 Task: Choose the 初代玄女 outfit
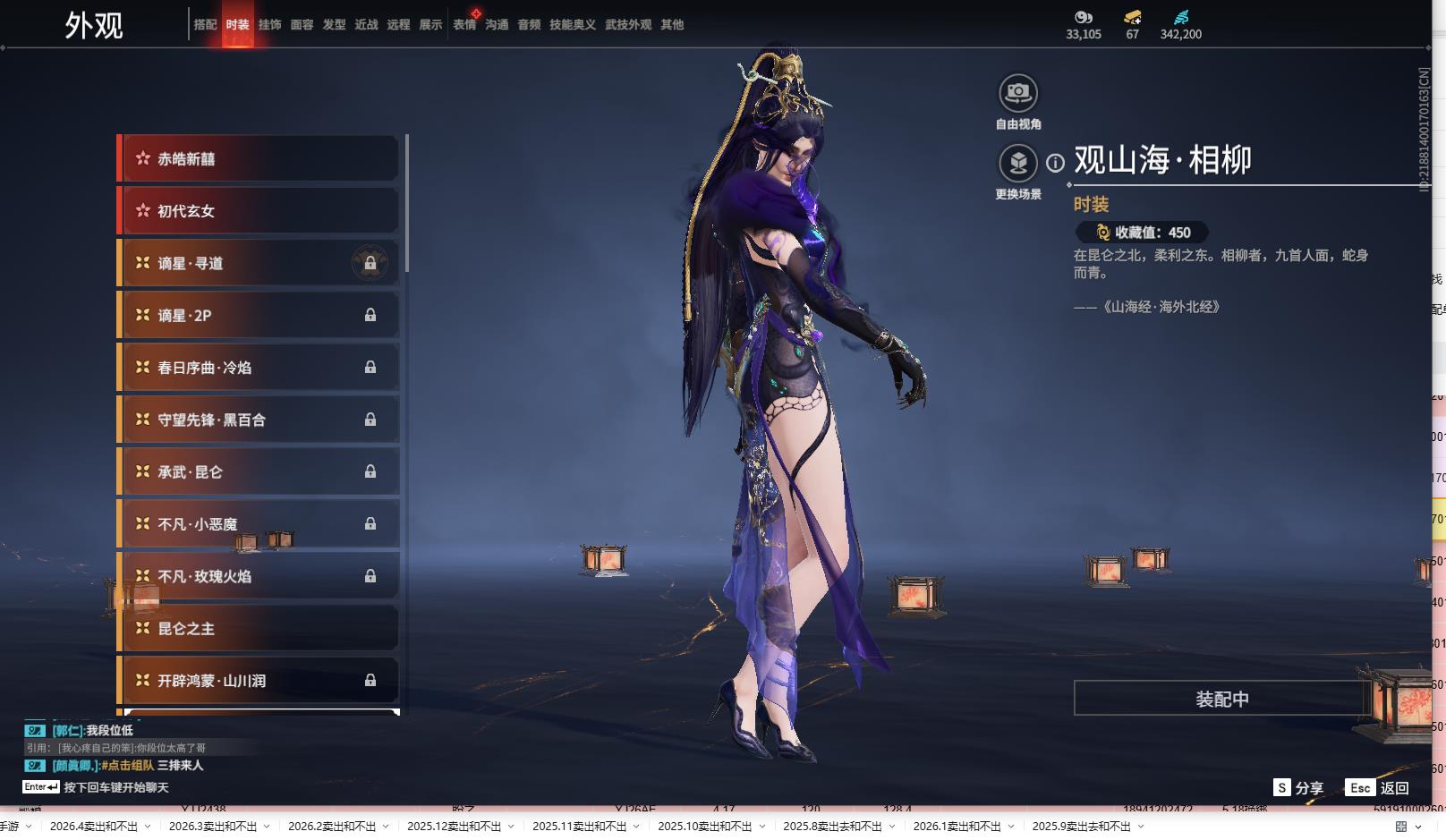tap(259, 211)
